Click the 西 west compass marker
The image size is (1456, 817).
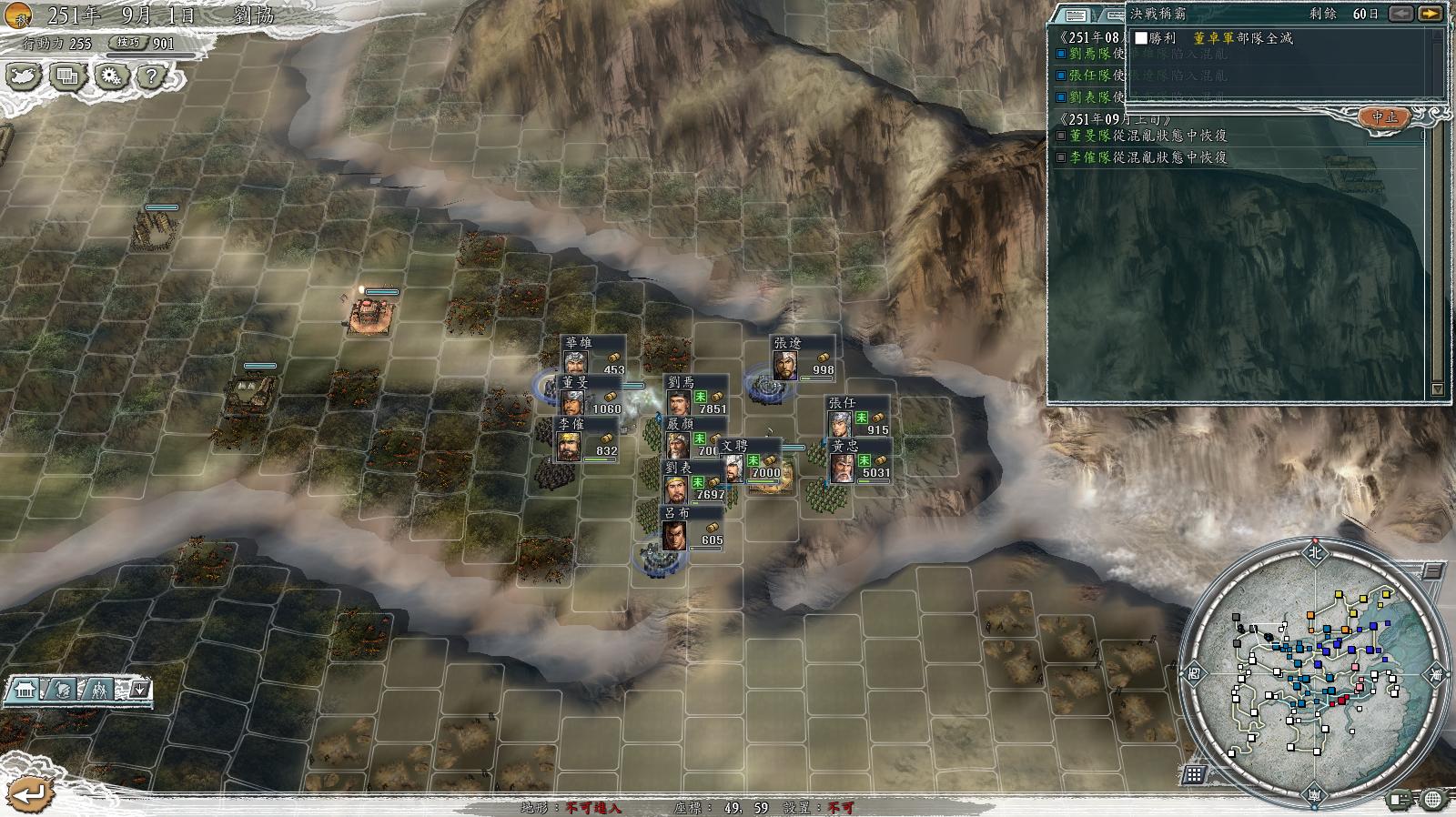[x=1194, y=674]
